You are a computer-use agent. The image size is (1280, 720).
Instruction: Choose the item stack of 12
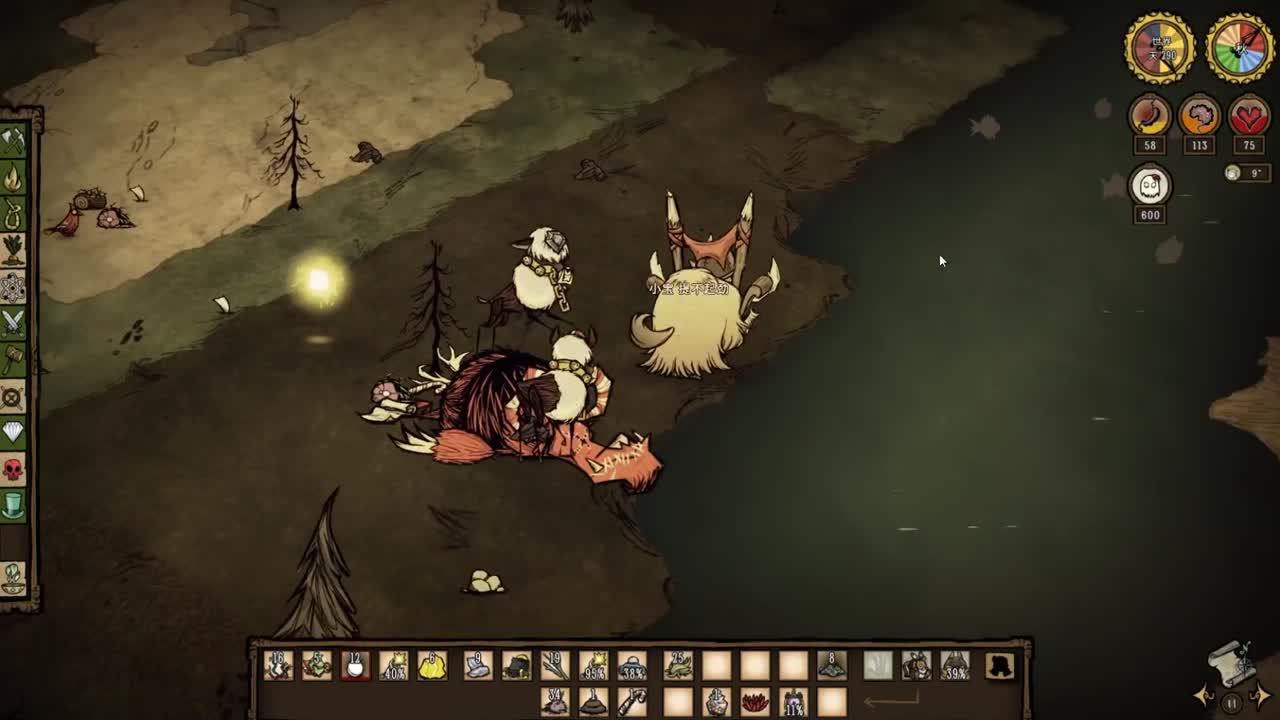(355, 666)
